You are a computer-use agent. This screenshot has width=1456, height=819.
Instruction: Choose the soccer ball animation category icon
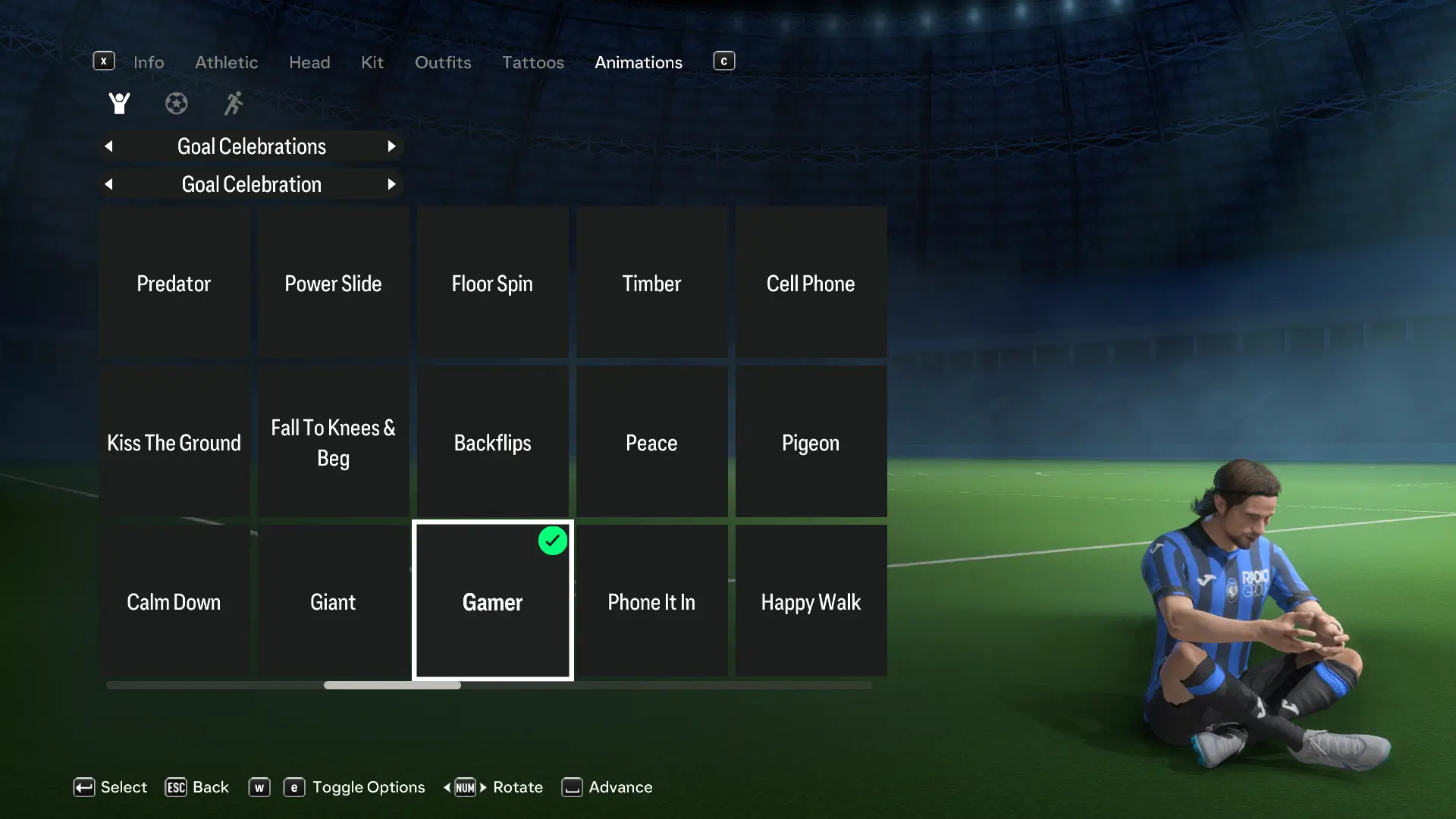[177, 103]
